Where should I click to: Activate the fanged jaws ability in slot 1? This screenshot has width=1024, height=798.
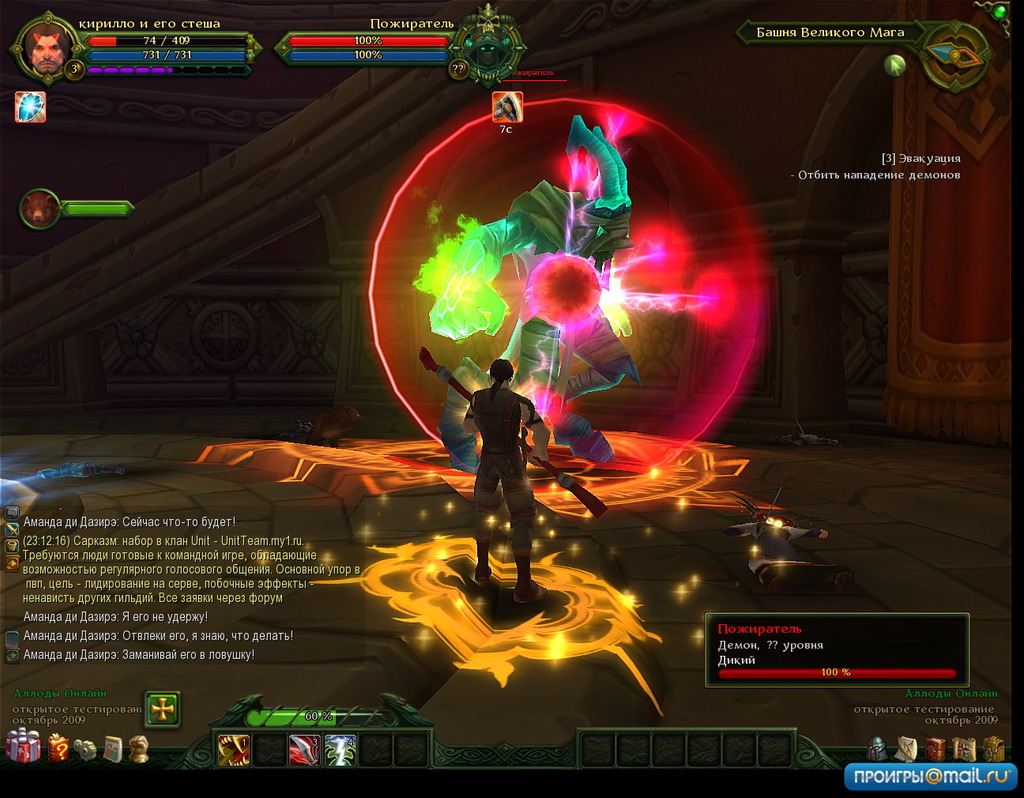pos(234,749)
